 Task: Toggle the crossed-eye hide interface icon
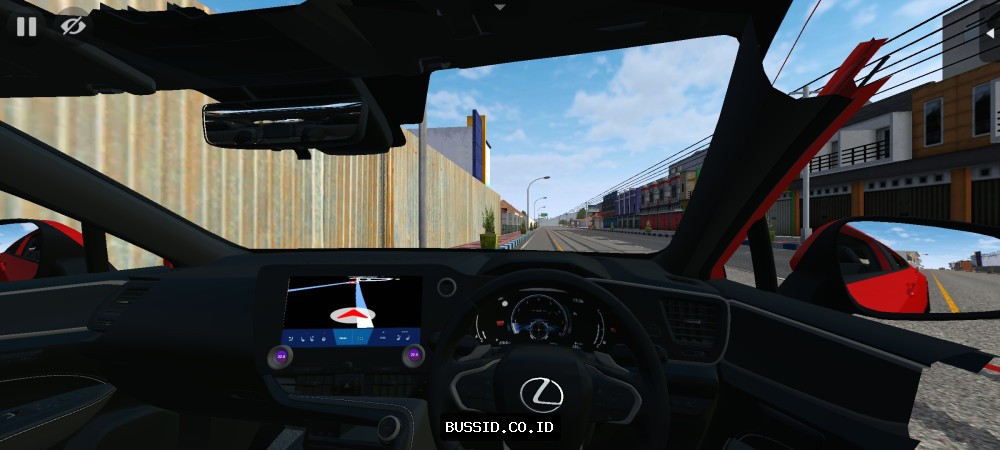(72, 27)
